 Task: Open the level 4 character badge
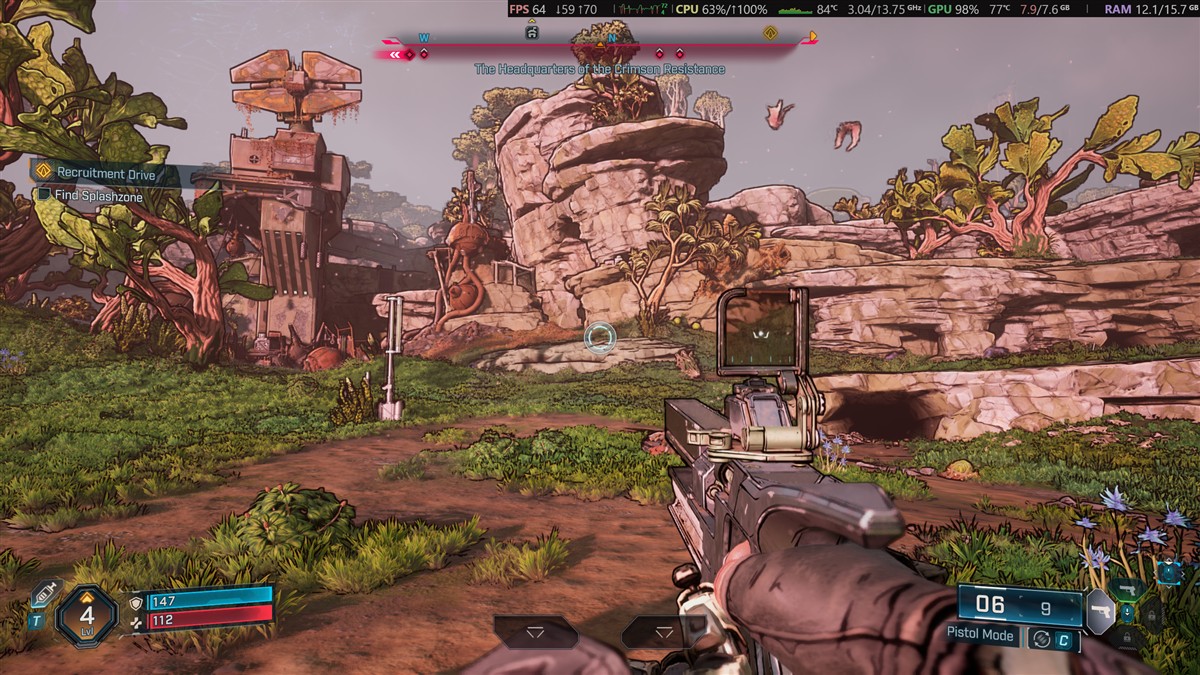coord(87,615)
